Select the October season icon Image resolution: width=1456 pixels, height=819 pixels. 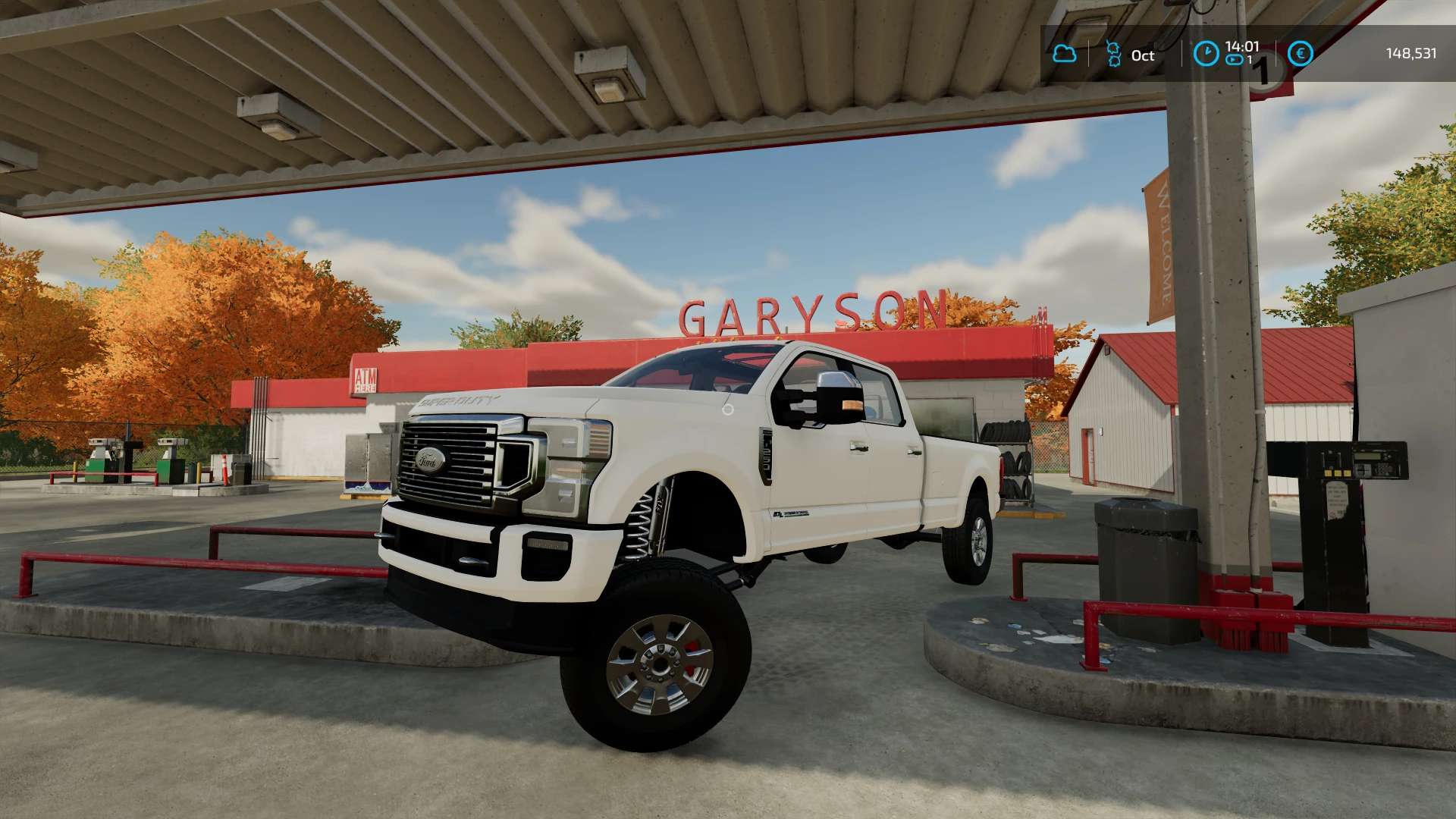coord(1113,54)
